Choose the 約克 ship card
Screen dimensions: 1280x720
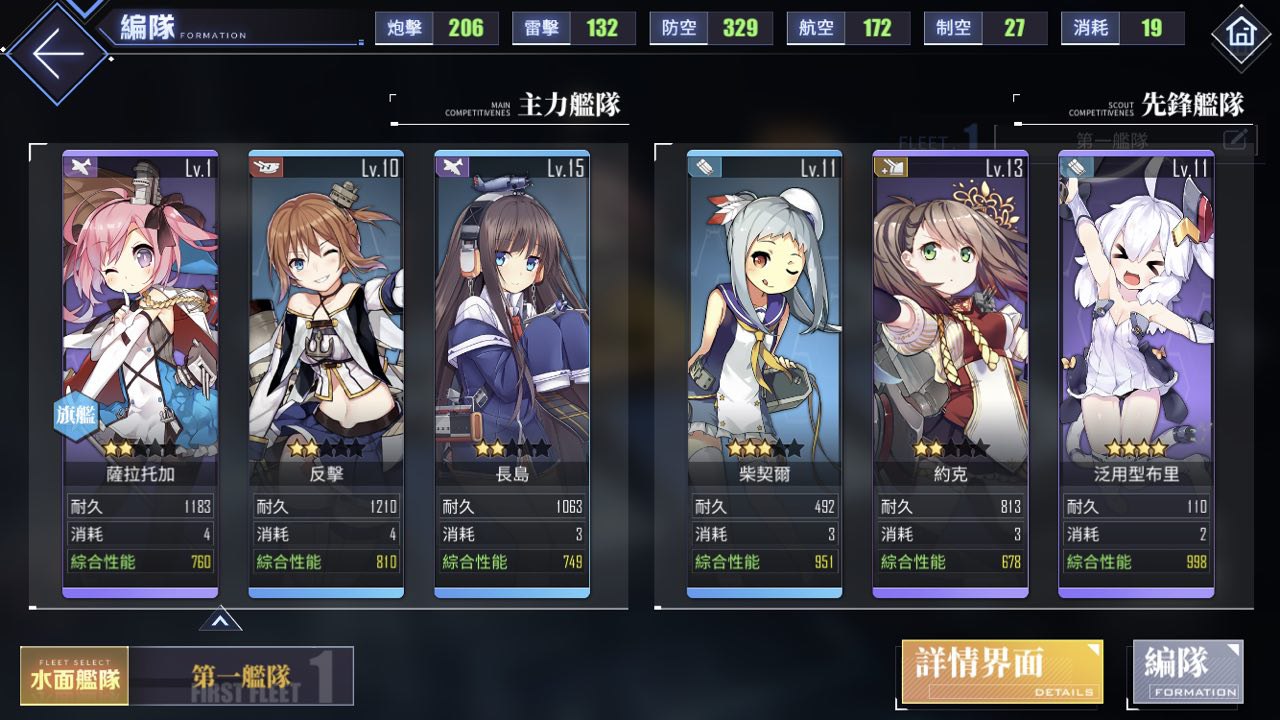[x=950, y=320]
